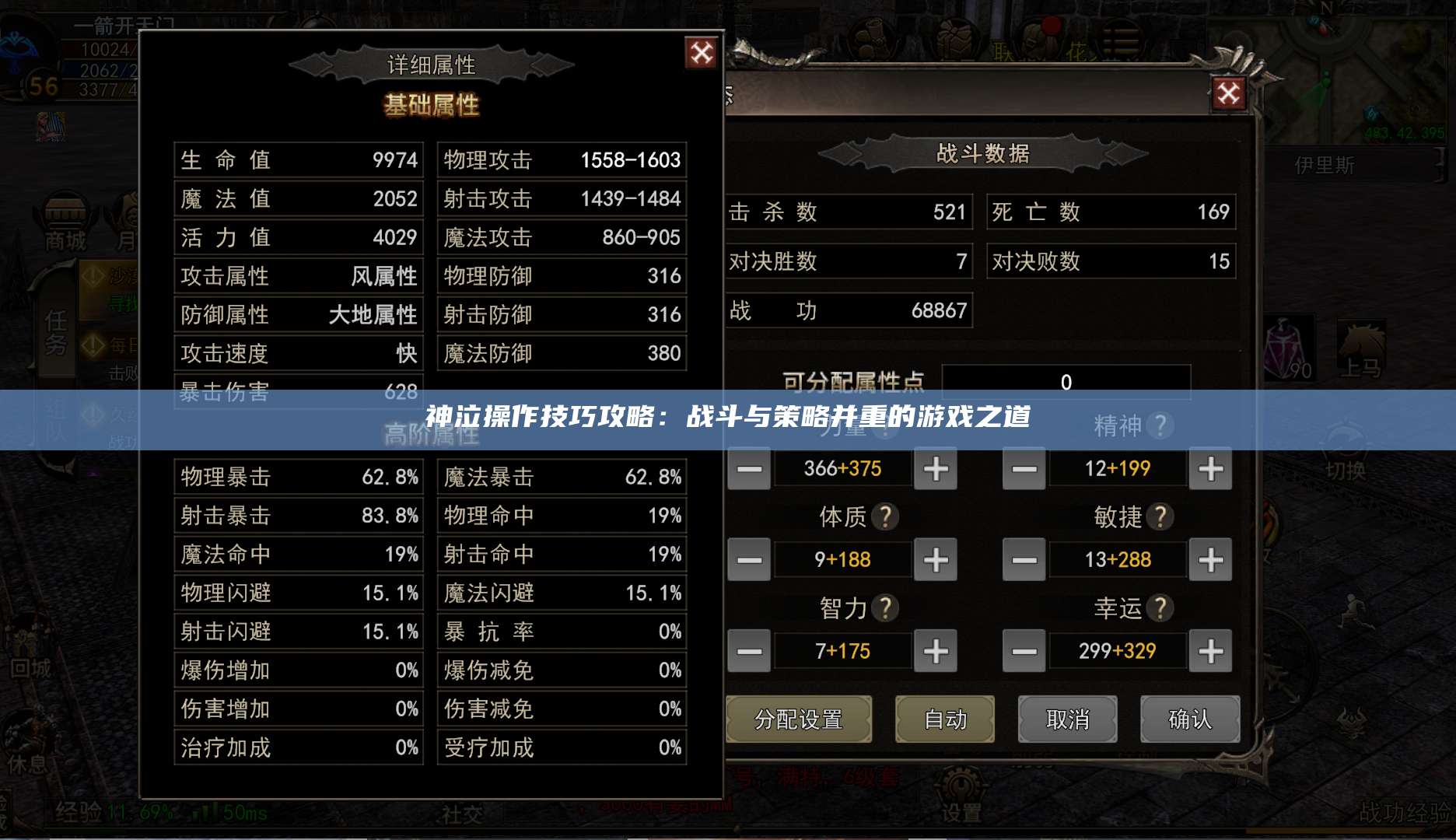Open 分配设置 allocation settings
The image size is (1456, 840).
(x=798, y=719)
